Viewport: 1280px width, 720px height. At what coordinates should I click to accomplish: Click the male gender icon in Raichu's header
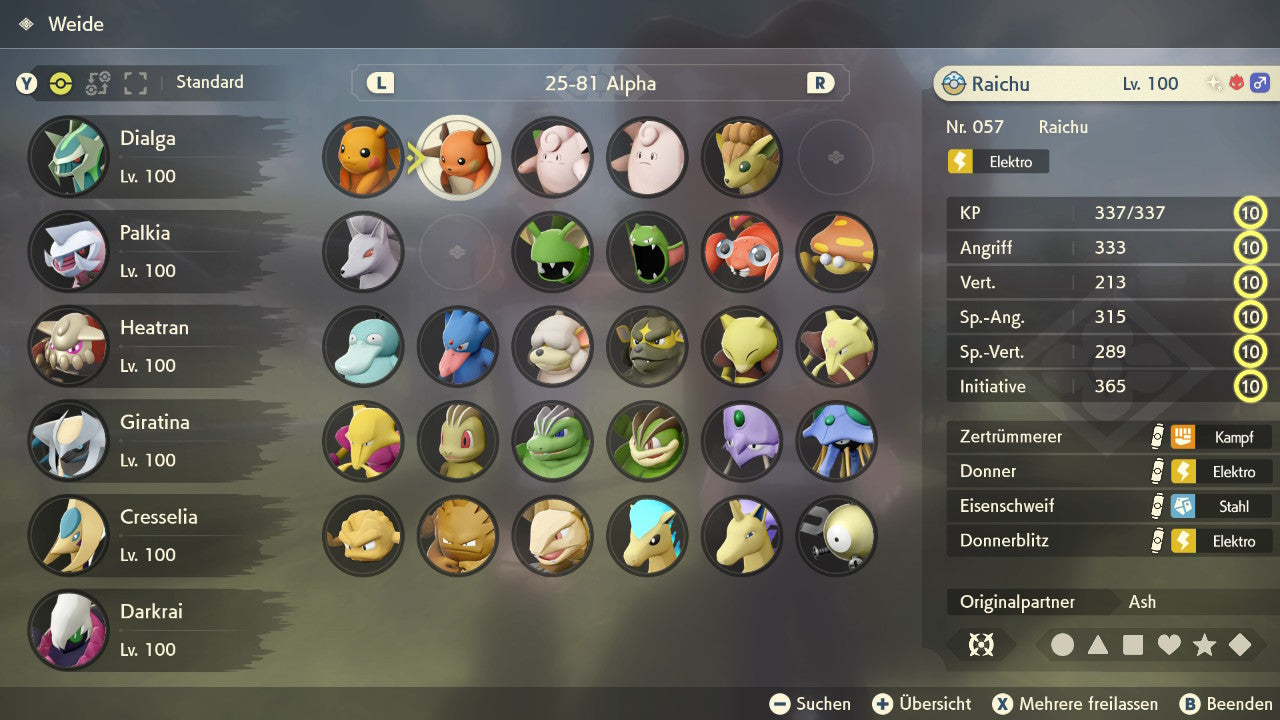pos(1259,82)
